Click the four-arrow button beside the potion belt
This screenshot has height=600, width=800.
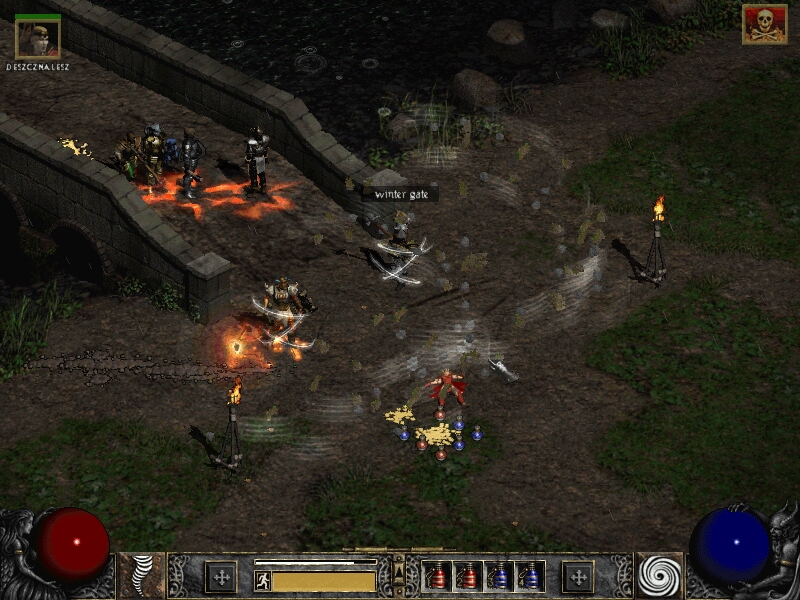577,577
